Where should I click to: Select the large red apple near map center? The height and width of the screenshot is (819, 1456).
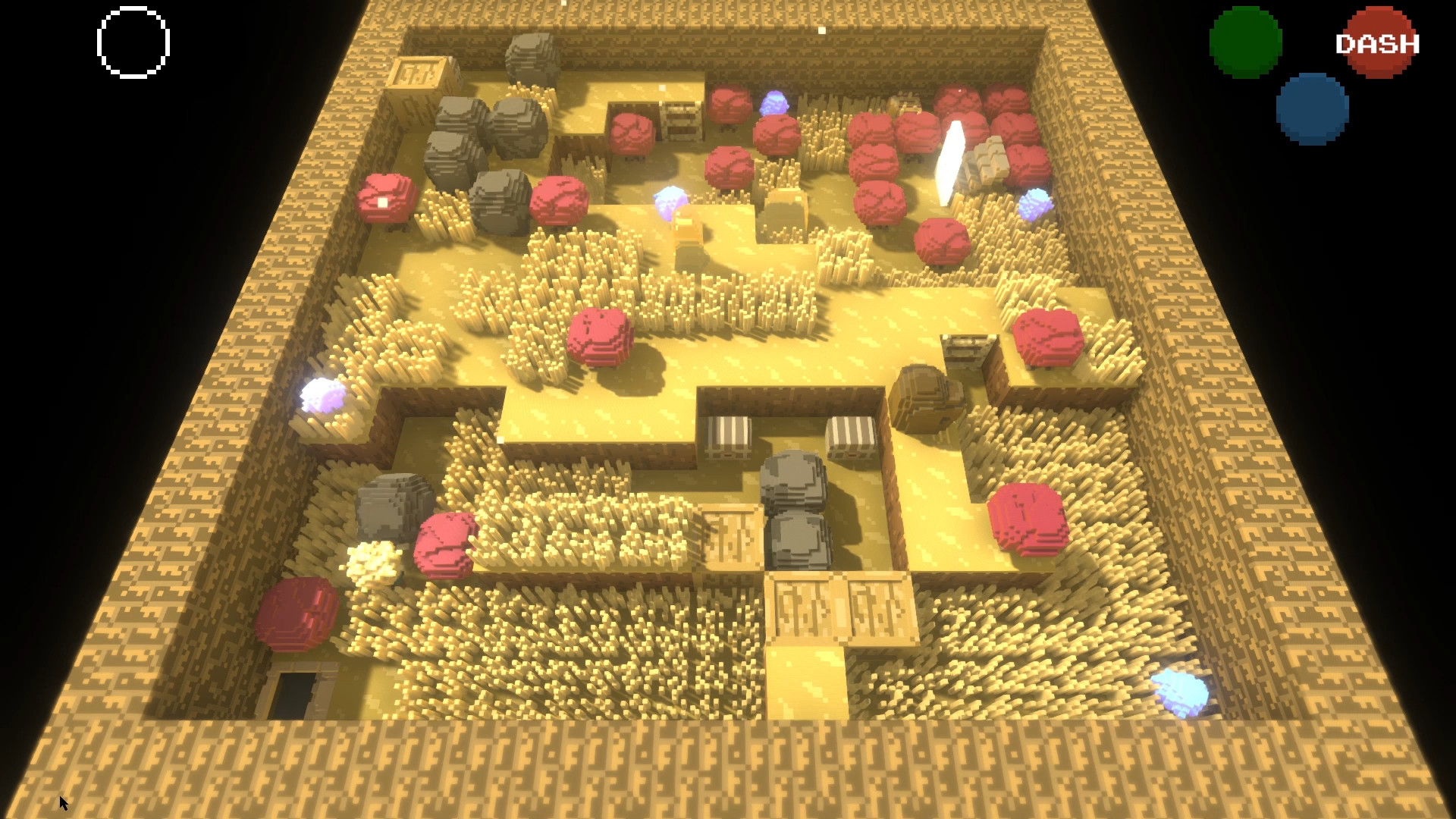pos(598,336)
